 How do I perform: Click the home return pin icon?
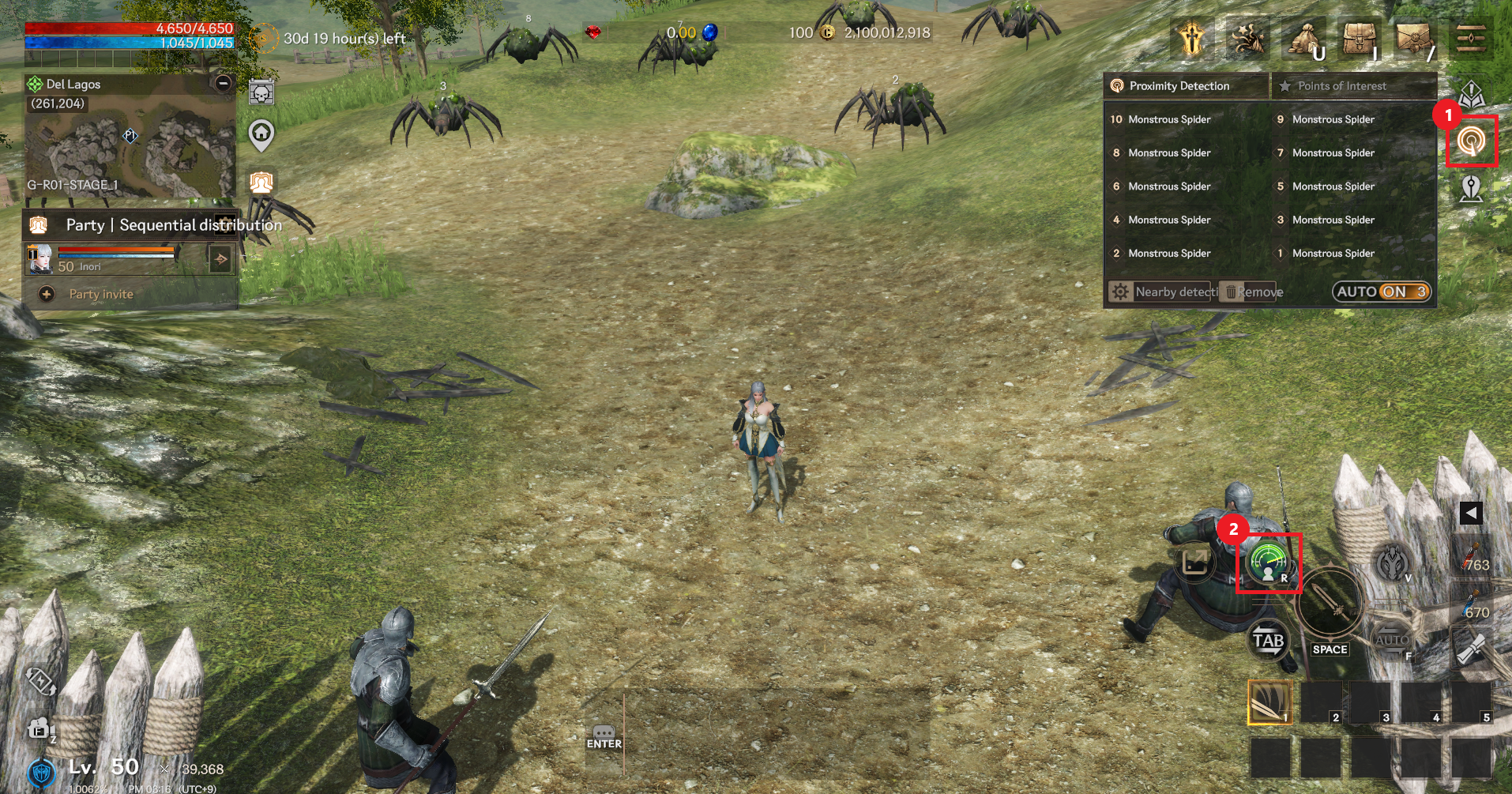(261, 135)
